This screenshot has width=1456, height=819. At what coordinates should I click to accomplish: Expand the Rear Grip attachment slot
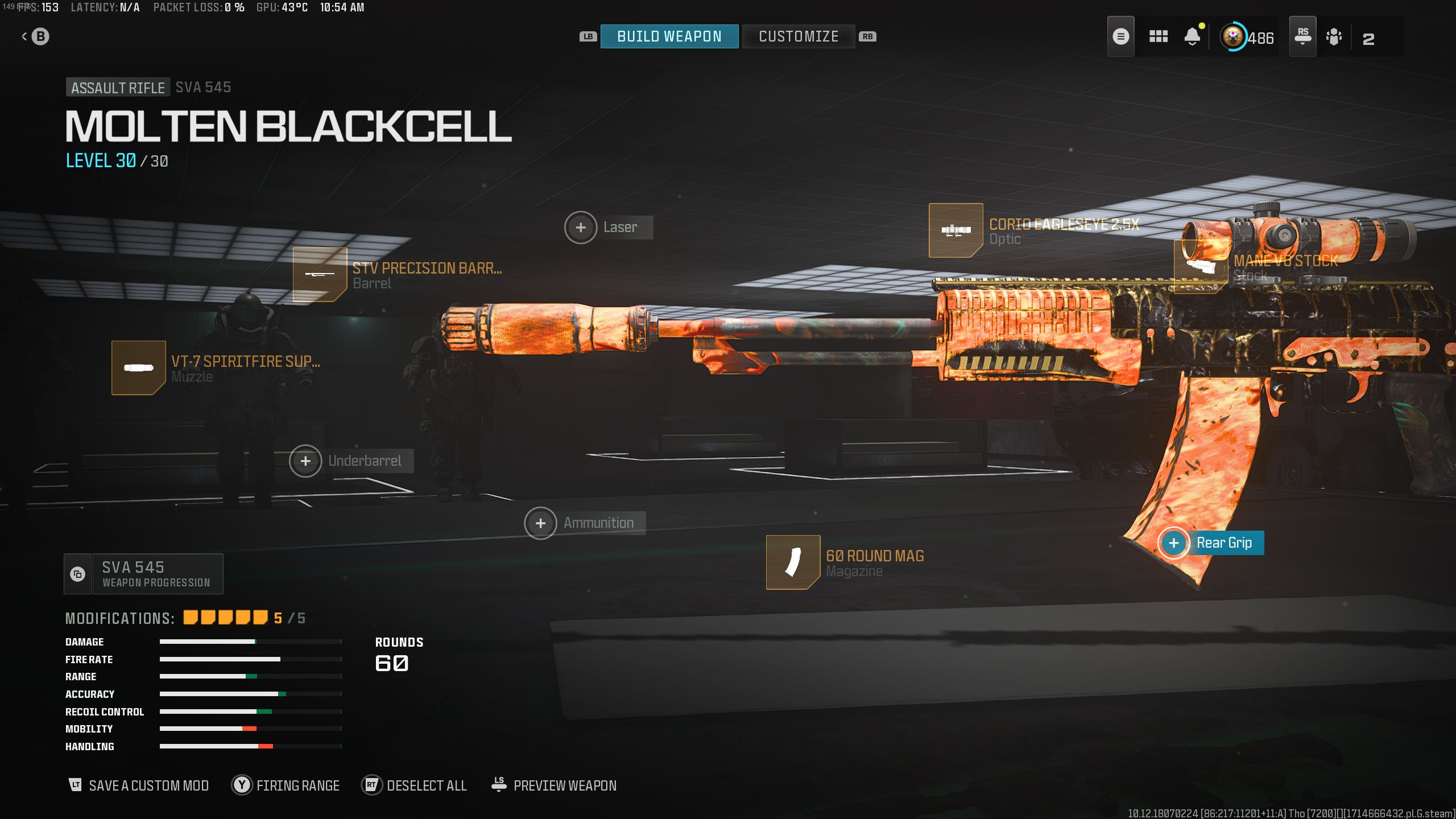[x=1173, y=543]
